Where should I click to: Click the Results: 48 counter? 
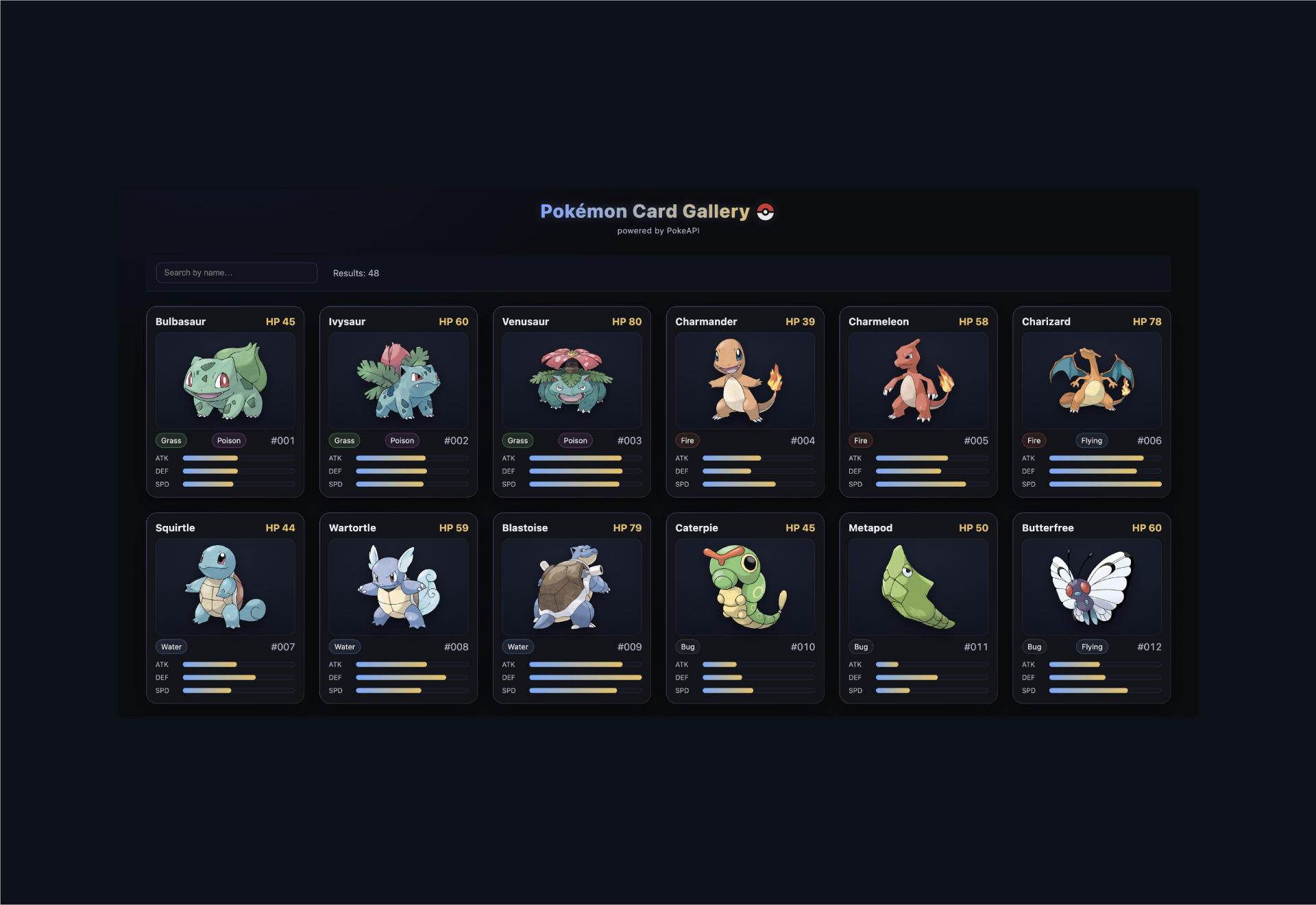tap(355, 273)
